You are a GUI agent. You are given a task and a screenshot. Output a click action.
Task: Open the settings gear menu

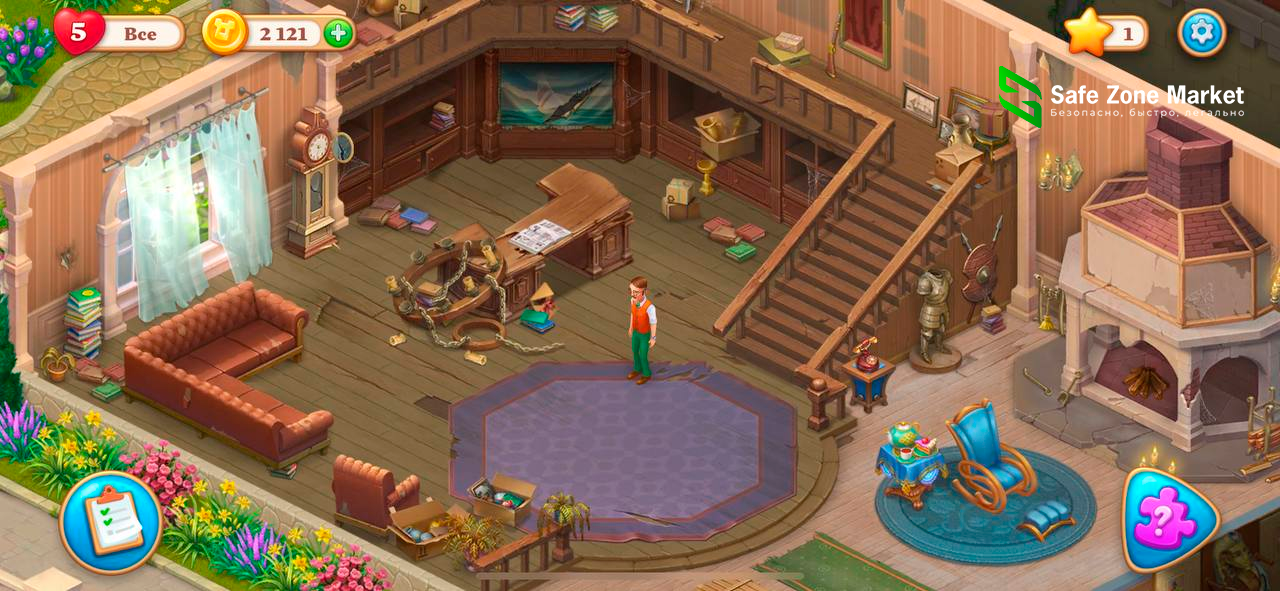click(x=1201, y=33)
